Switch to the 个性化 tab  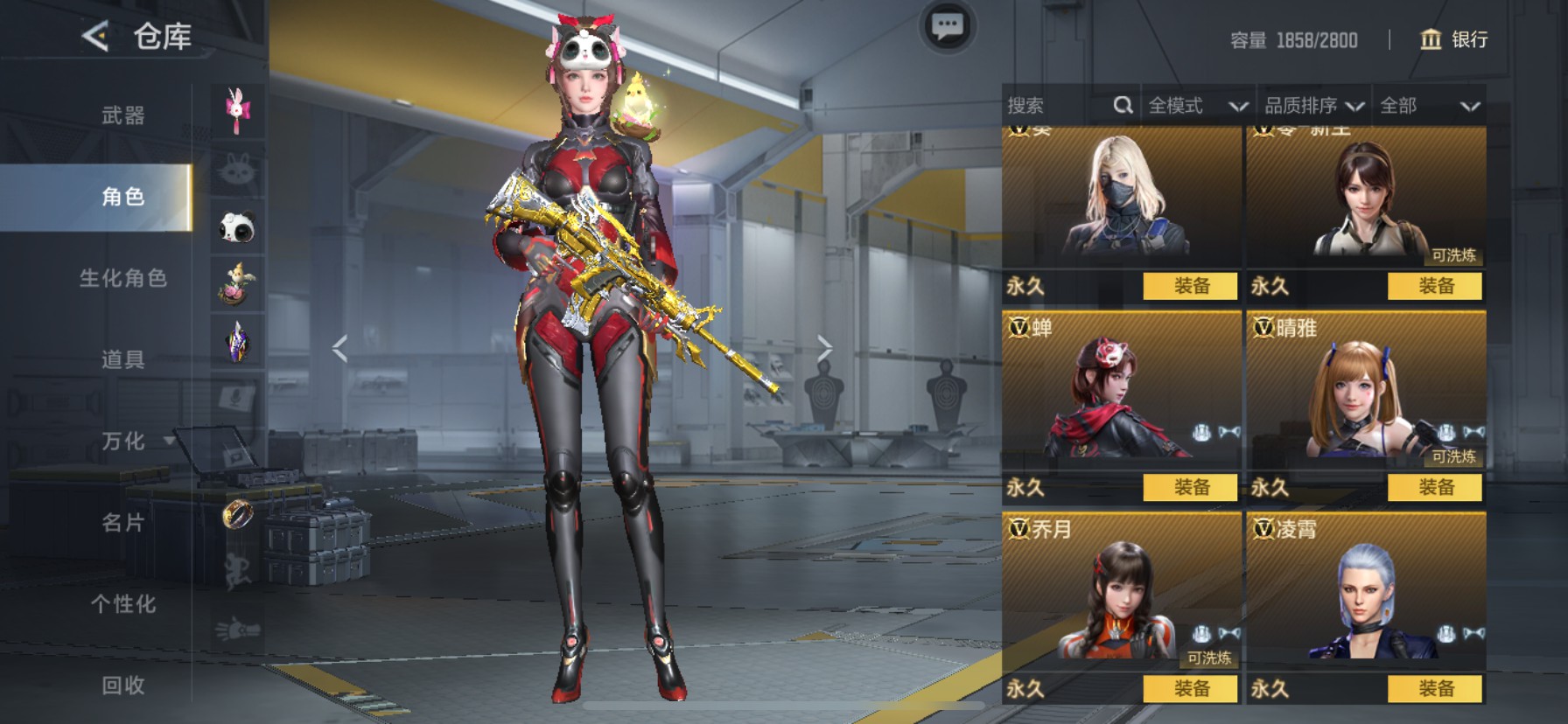click(122, 604)
